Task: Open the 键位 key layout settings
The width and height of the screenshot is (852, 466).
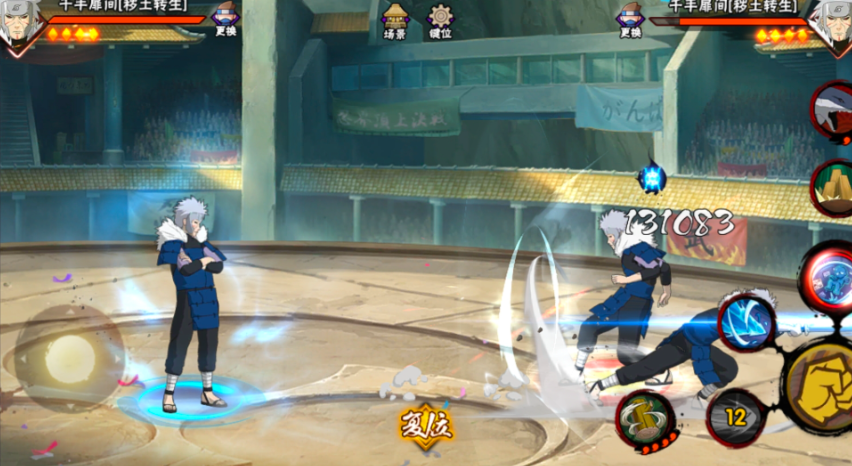Action: pyautogui.click(x=440, y=21)
